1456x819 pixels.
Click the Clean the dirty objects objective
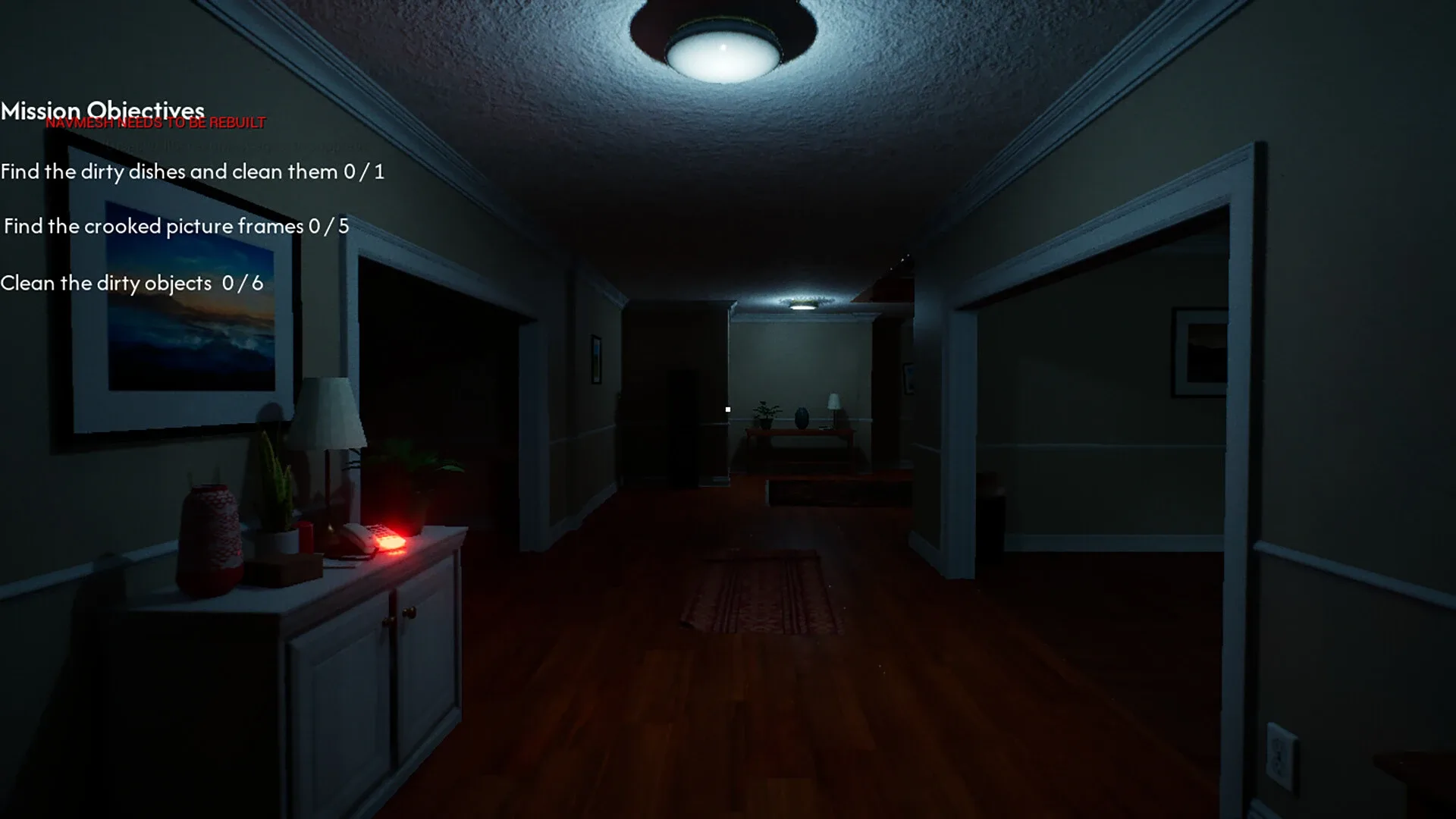(130, 283)
